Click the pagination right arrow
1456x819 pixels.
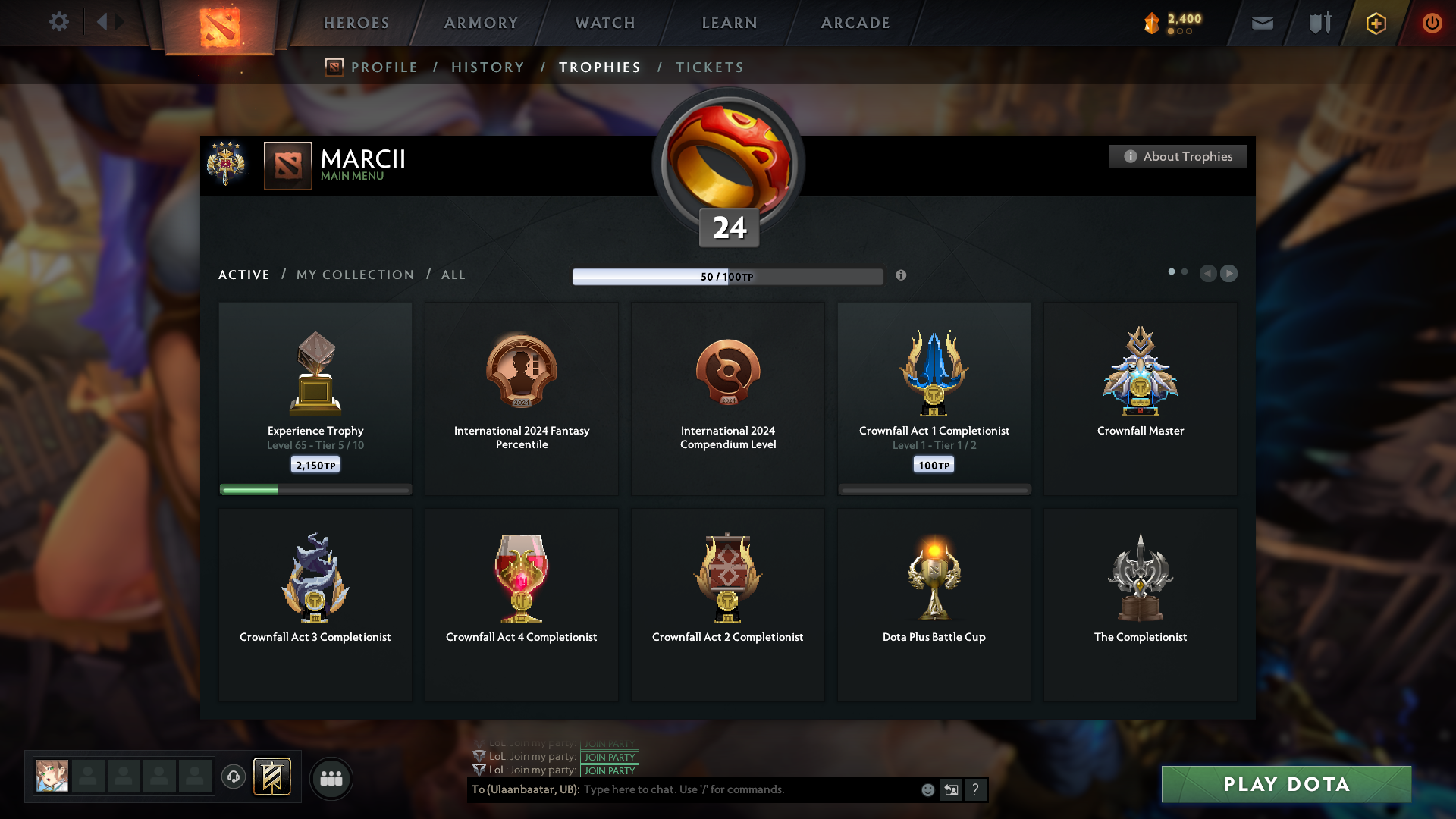click(x=1228, y=274)
